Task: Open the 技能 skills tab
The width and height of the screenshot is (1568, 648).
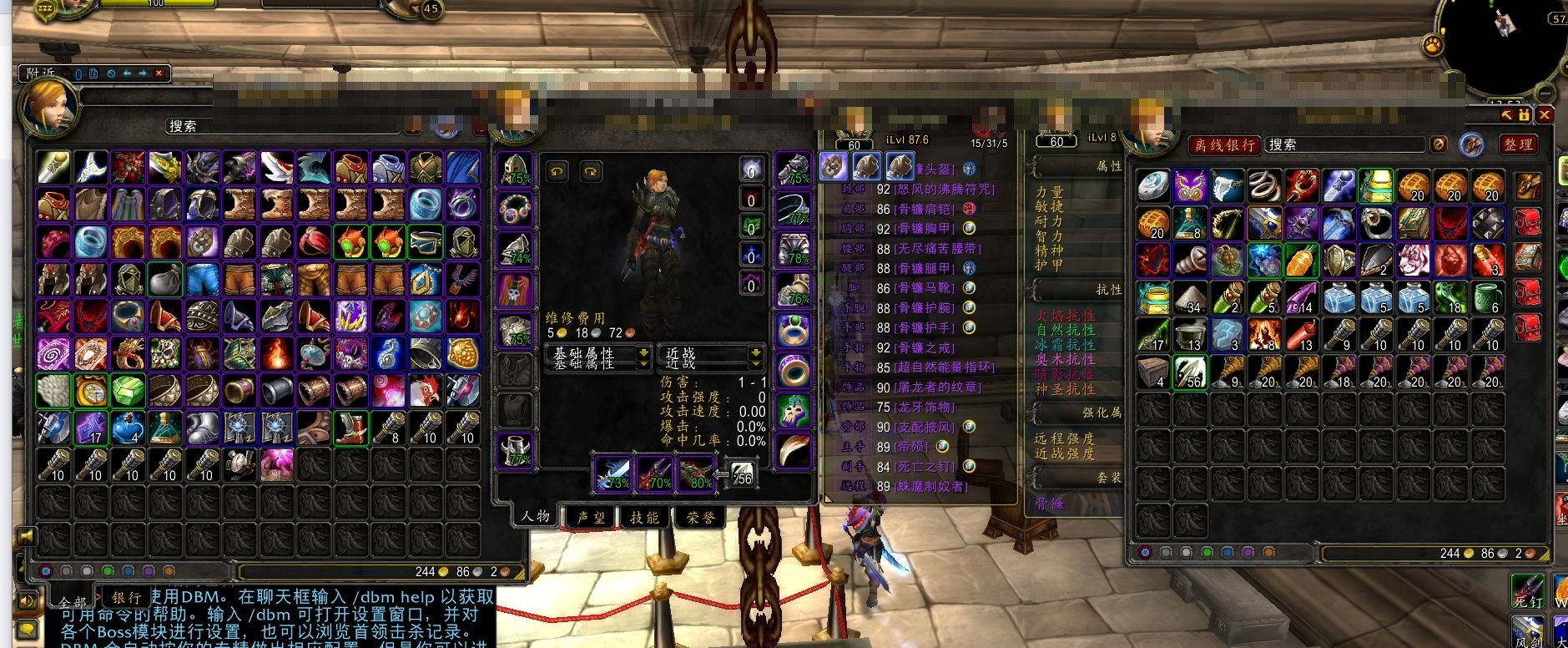Action: (x=644, y=518)
